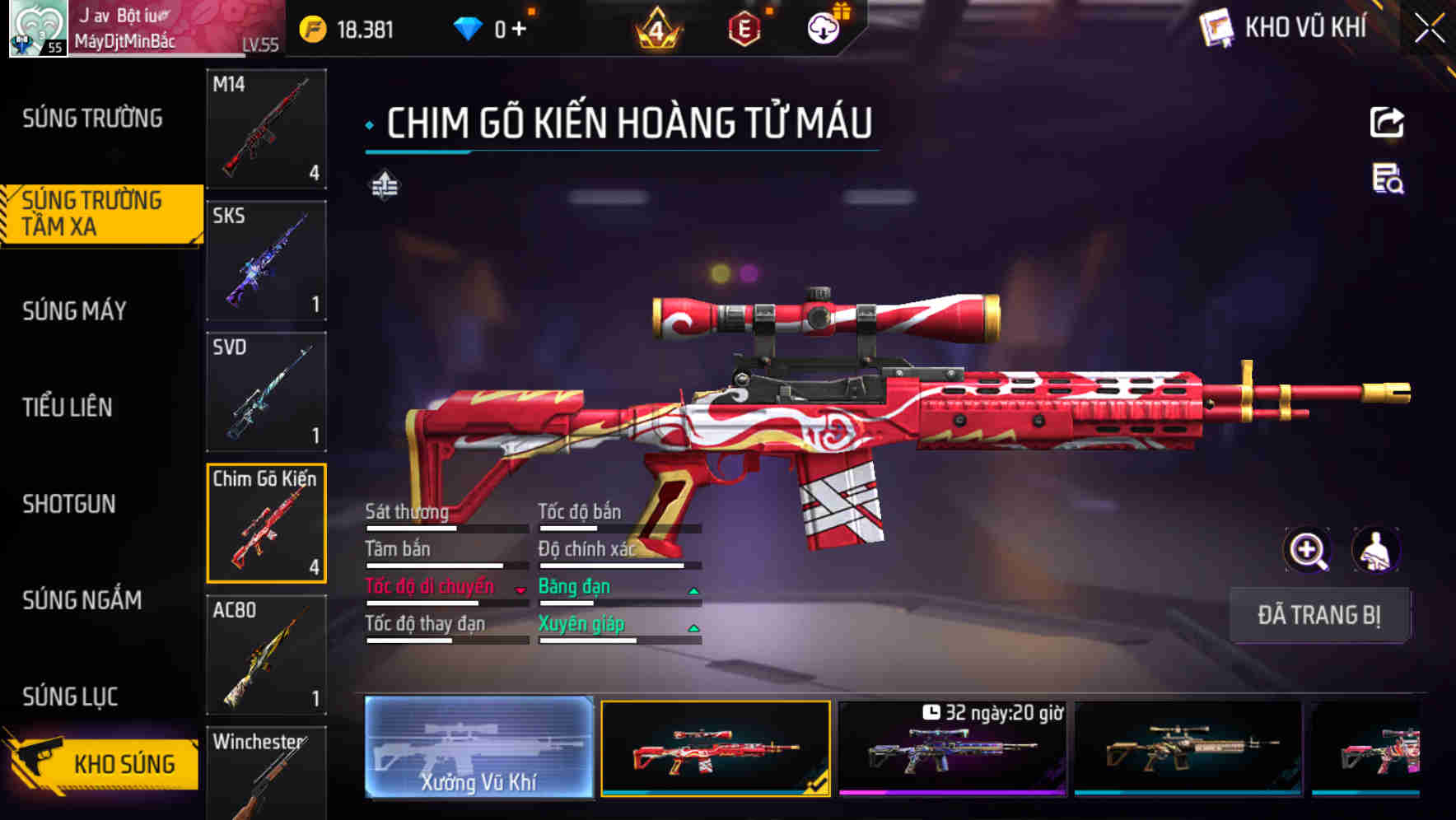This screenshot has width=1456, height=820.
Task: Zoom in on the weapon model
Action: (x=1308, y=550)
